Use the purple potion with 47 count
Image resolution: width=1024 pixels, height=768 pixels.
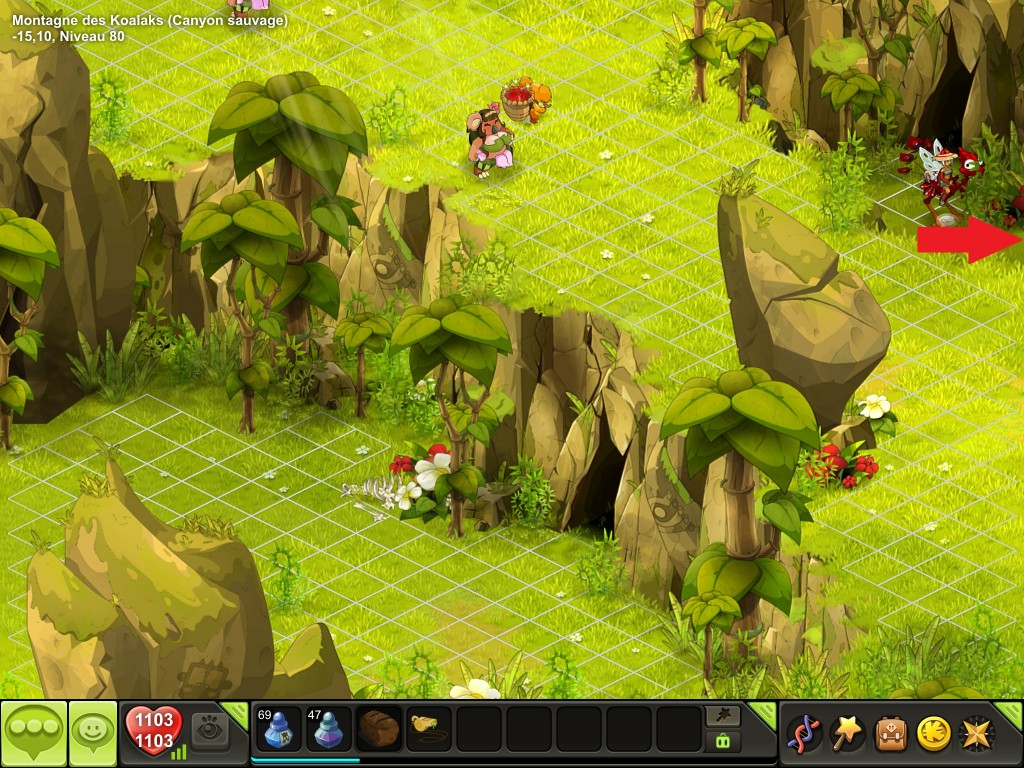coord(328,730)
